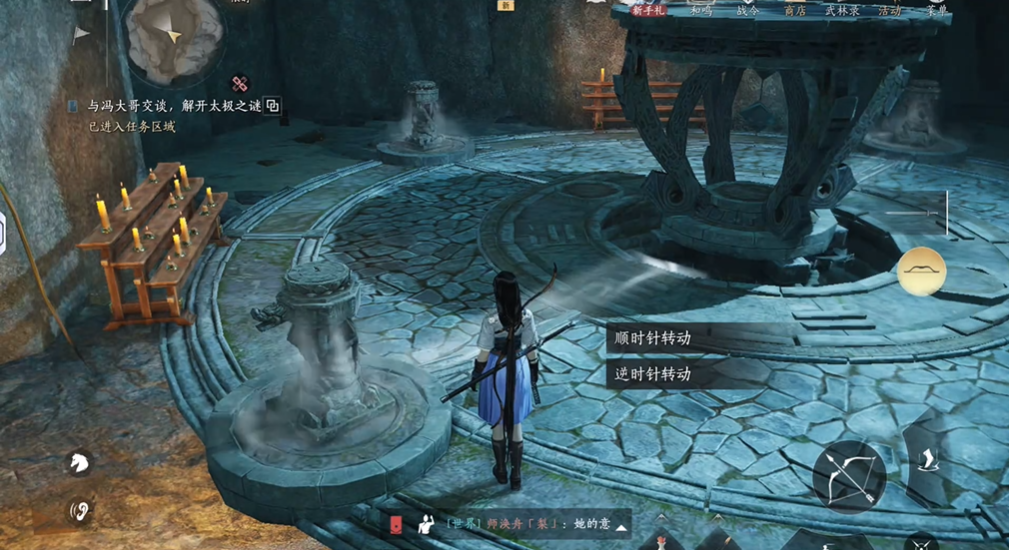Viewport: 1009px width, 550px height.
Task: Fire the bow attack button
Action: tap(849, 476)
